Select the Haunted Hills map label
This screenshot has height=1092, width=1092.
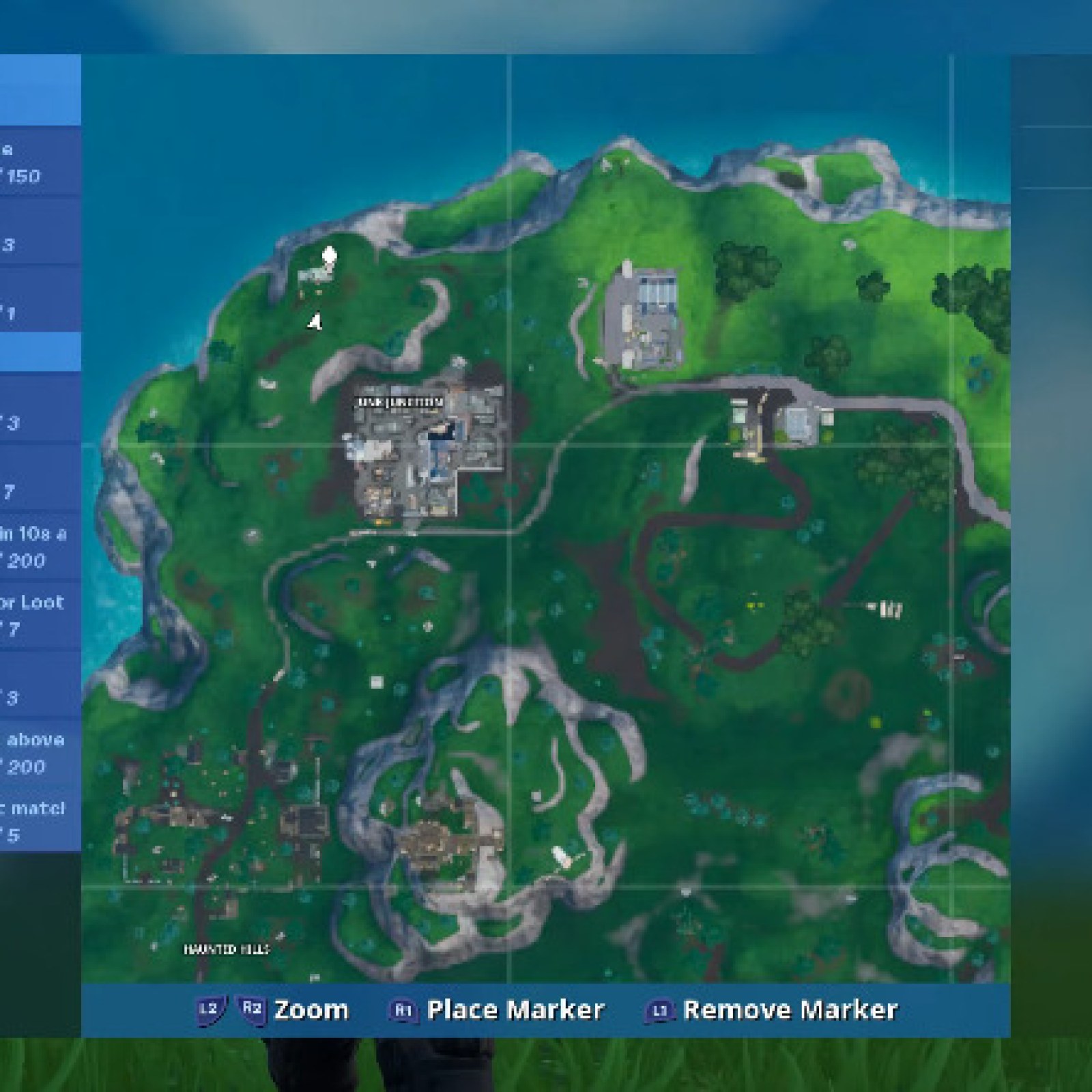[227, 949]
